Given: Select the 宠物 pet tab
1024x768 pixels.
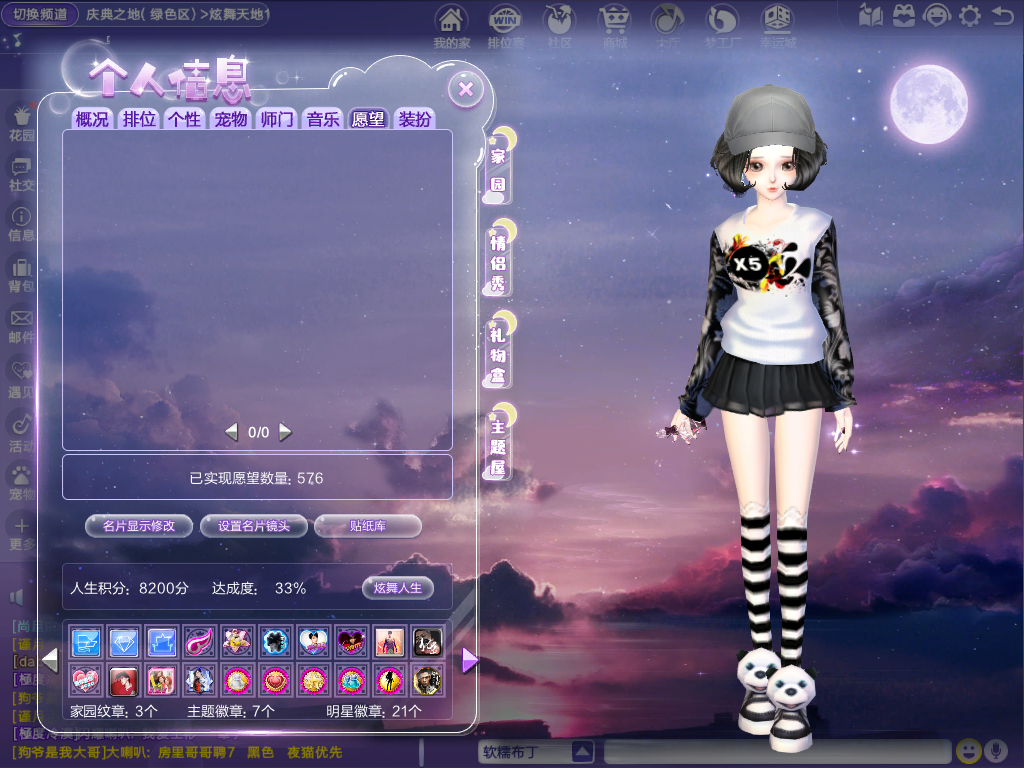Looking at the screenshot, I should tap(230, 119).
